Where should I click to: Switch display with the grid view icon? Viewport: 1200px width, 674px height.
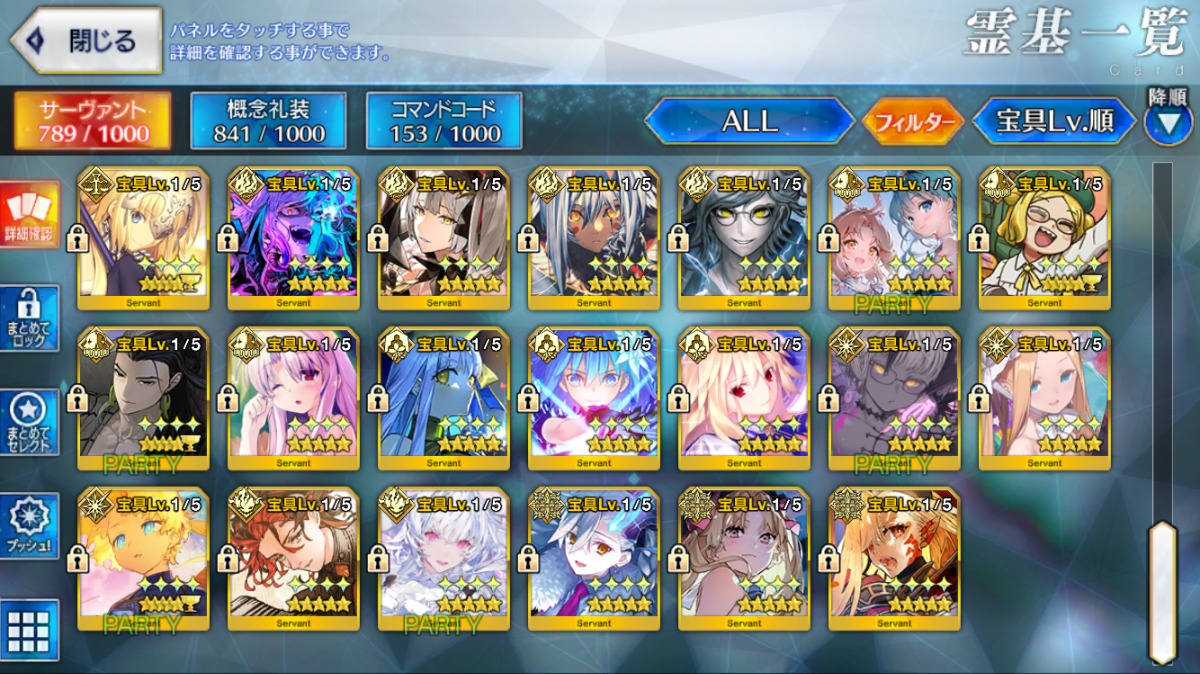click(28, 629)
